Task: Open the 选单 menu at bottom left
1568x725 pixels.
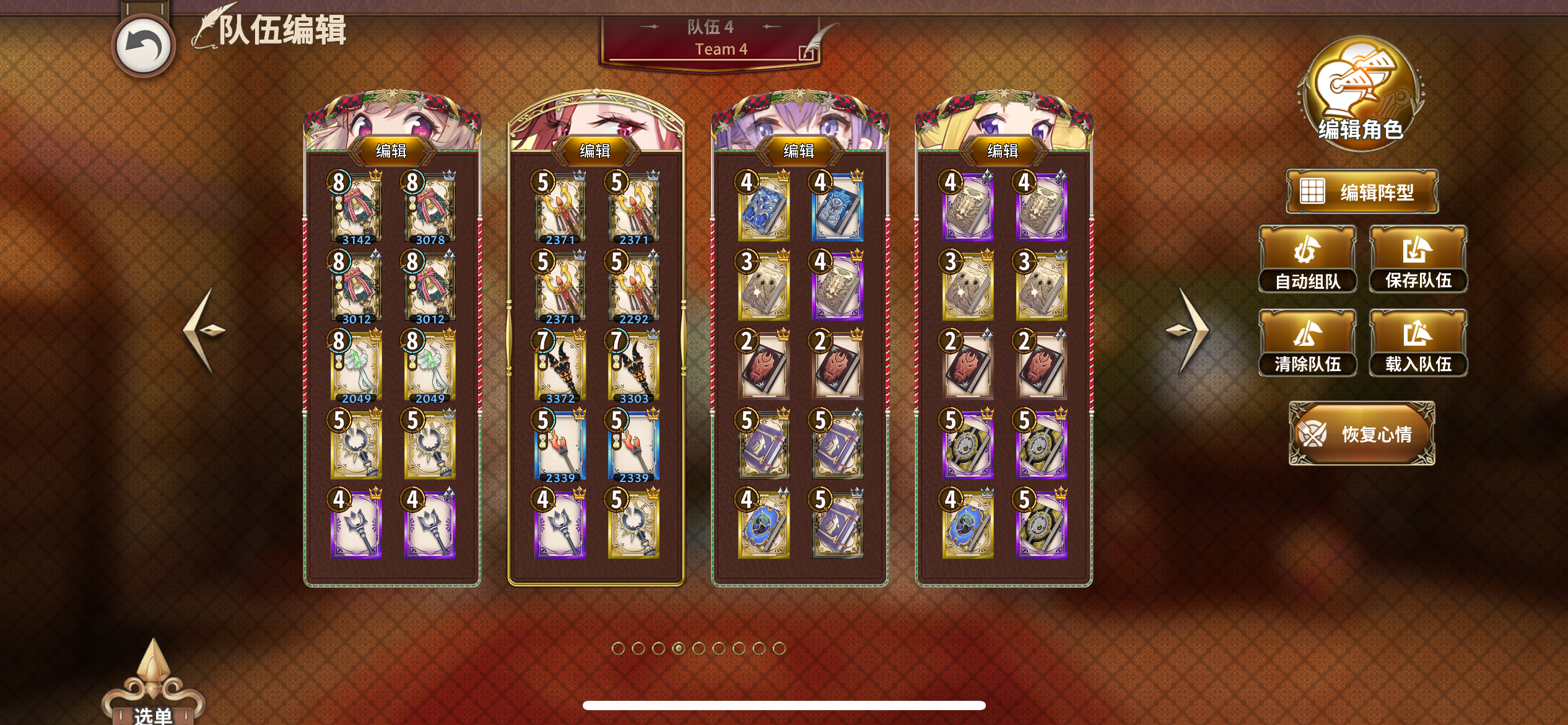Action: [x=149, y=709]
